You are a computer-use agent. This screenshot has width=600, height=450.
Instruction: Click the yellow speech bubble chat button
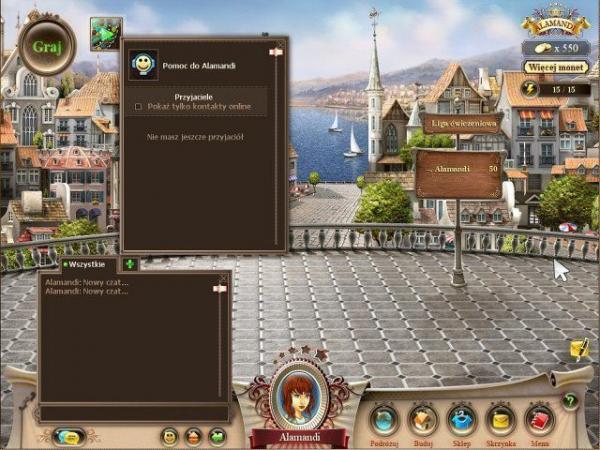pyautogui.click(x=69, y=436)
